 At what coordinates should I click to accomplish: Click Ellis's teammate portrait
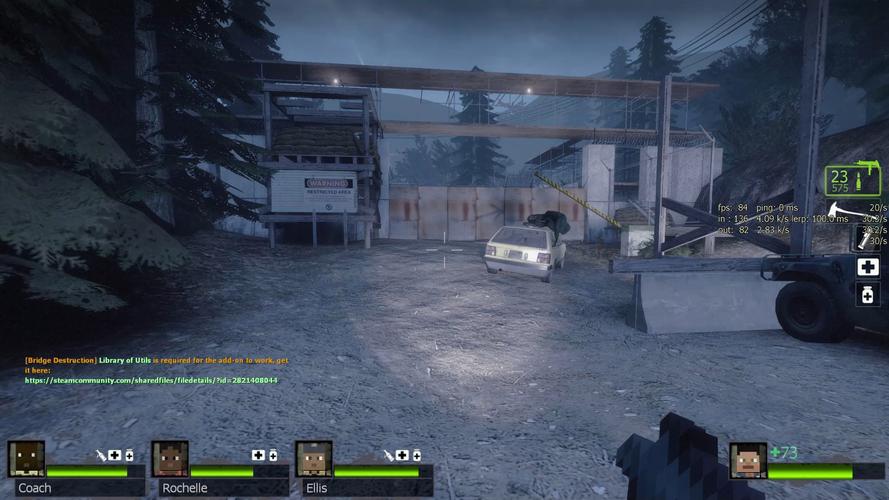[x=313, y=459]
